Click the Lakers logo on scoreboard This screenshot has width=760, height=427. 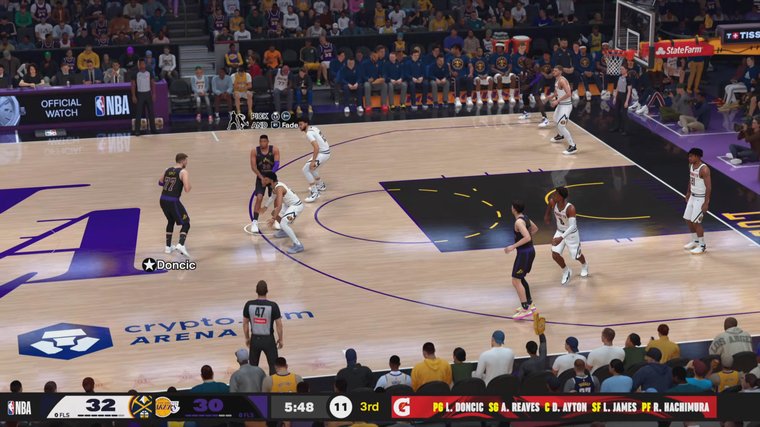coord(166,407)
